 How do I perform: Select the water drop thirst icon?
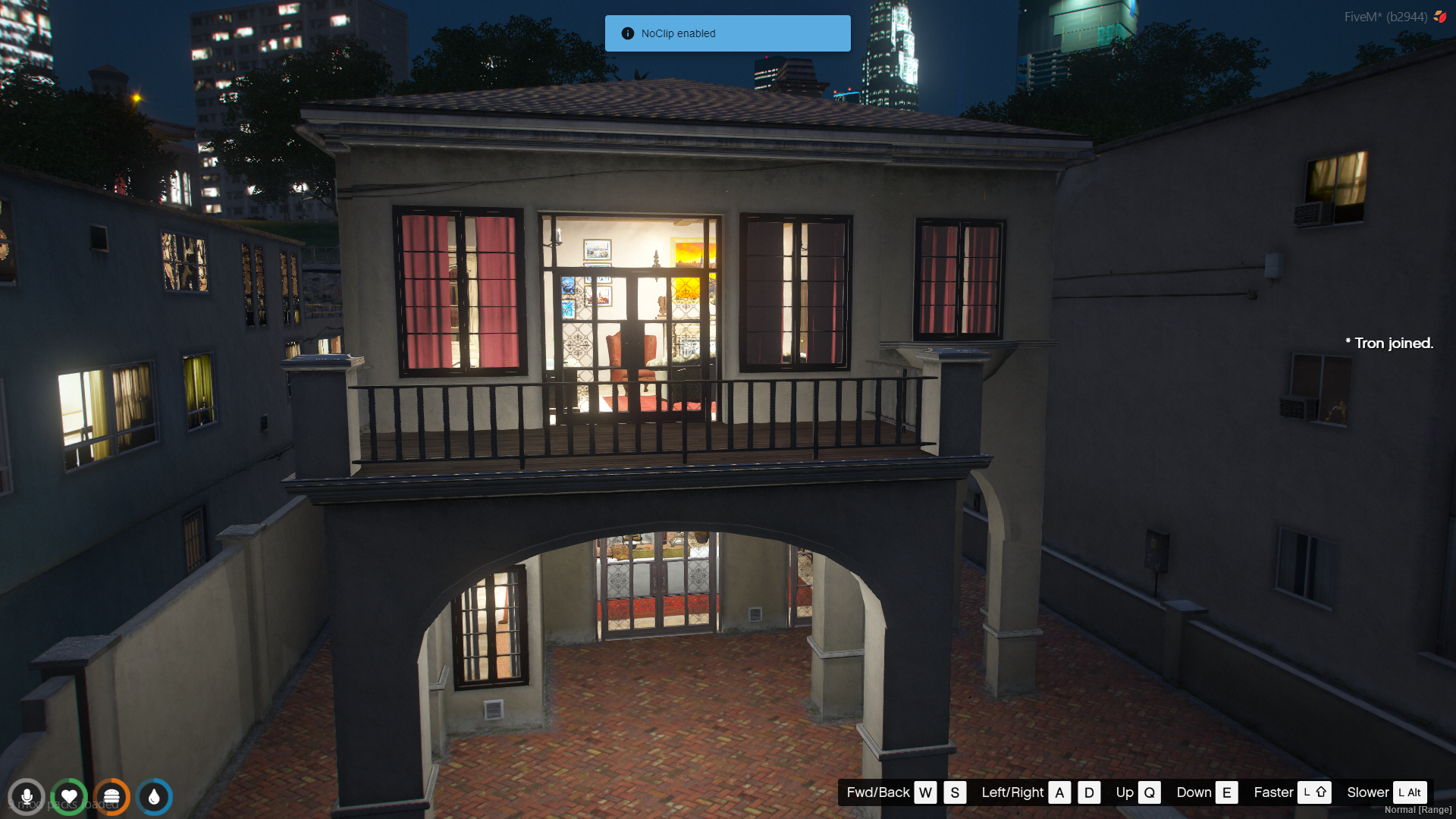click(x=155, y=797)
